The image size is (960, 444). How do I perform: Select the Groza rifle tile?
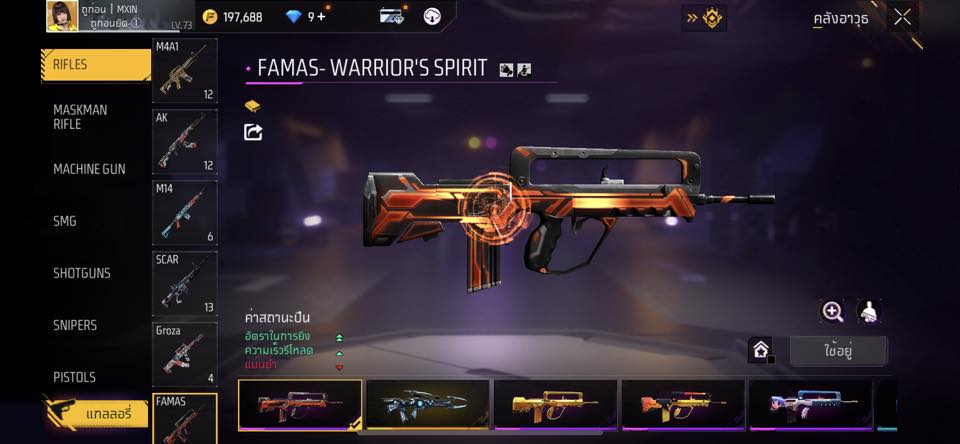[x=184, y=354]
